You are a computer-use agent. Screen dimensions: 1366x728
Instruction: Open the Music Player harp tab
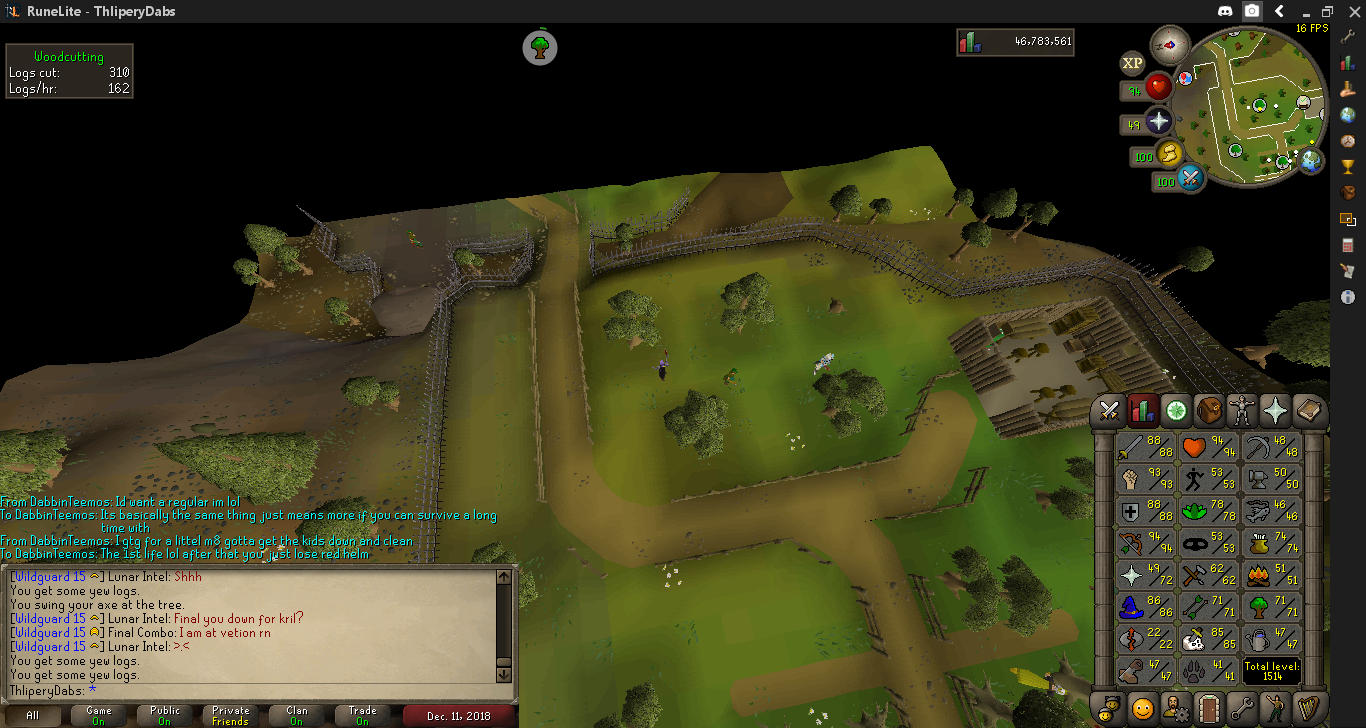pos(1308,708)
